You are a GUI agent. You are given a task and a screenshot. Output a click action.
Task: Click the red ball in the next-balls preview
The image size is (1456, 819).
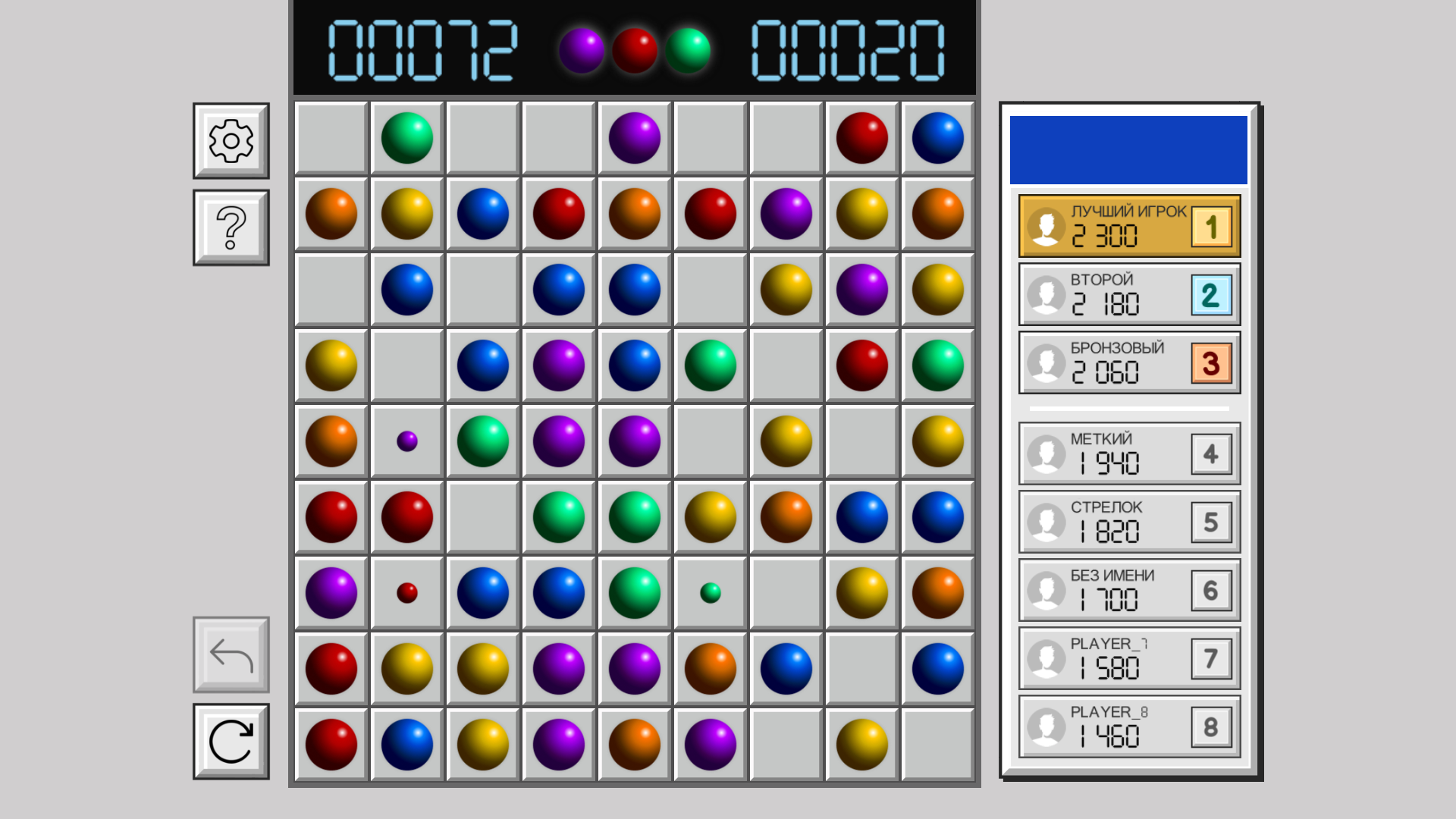coord(633,52)
